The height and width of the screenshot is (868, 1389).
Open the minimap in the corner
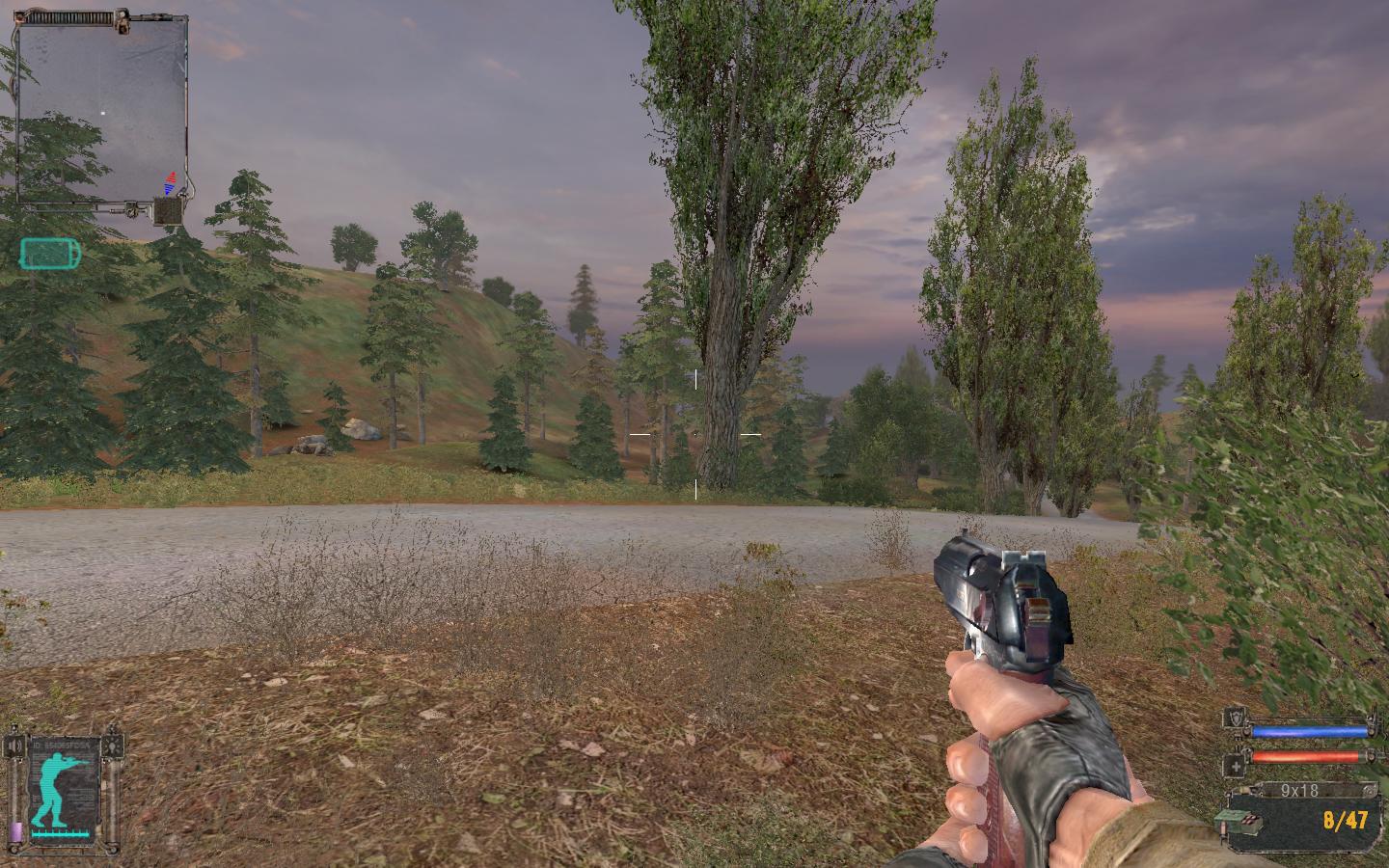(100, 111)
